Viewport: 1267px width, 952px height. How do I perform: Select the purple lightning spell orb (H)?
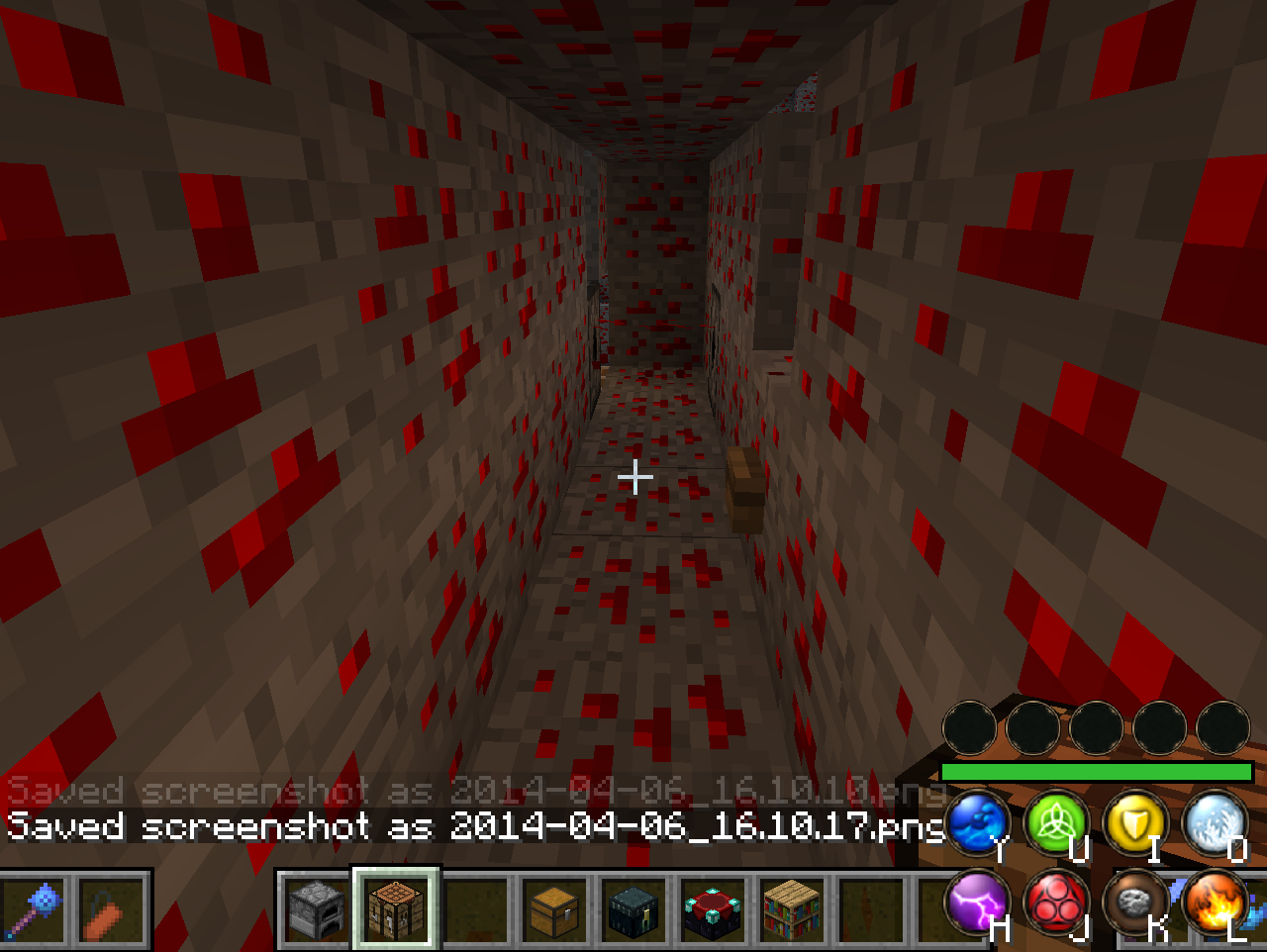coord(975,904)
